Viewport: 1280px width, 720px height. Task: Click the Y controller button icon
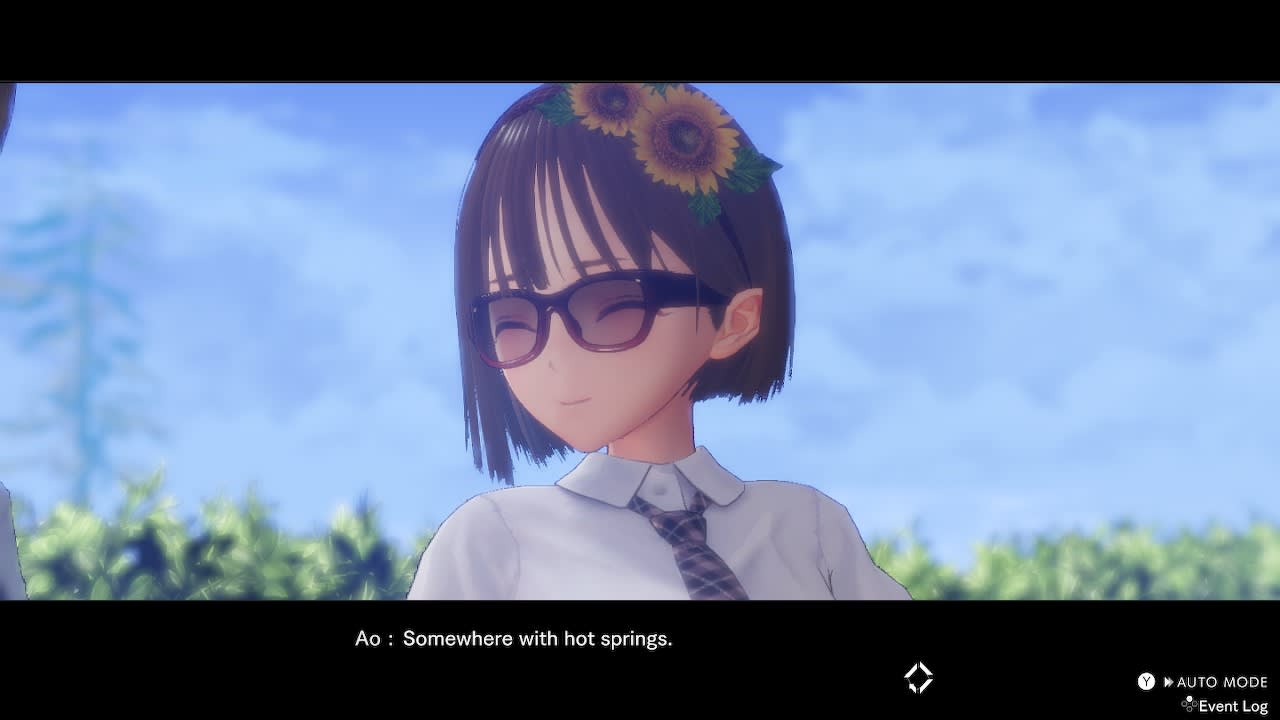1146,682
